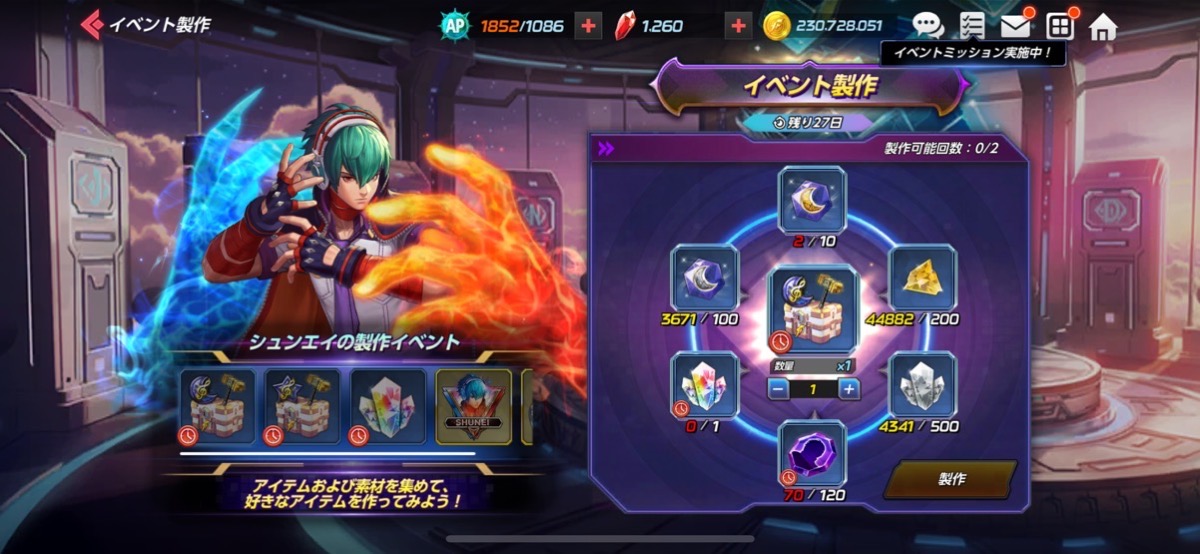
Task: Select the moon material slot showing 3671/100
Action: [x=705, y=279]
